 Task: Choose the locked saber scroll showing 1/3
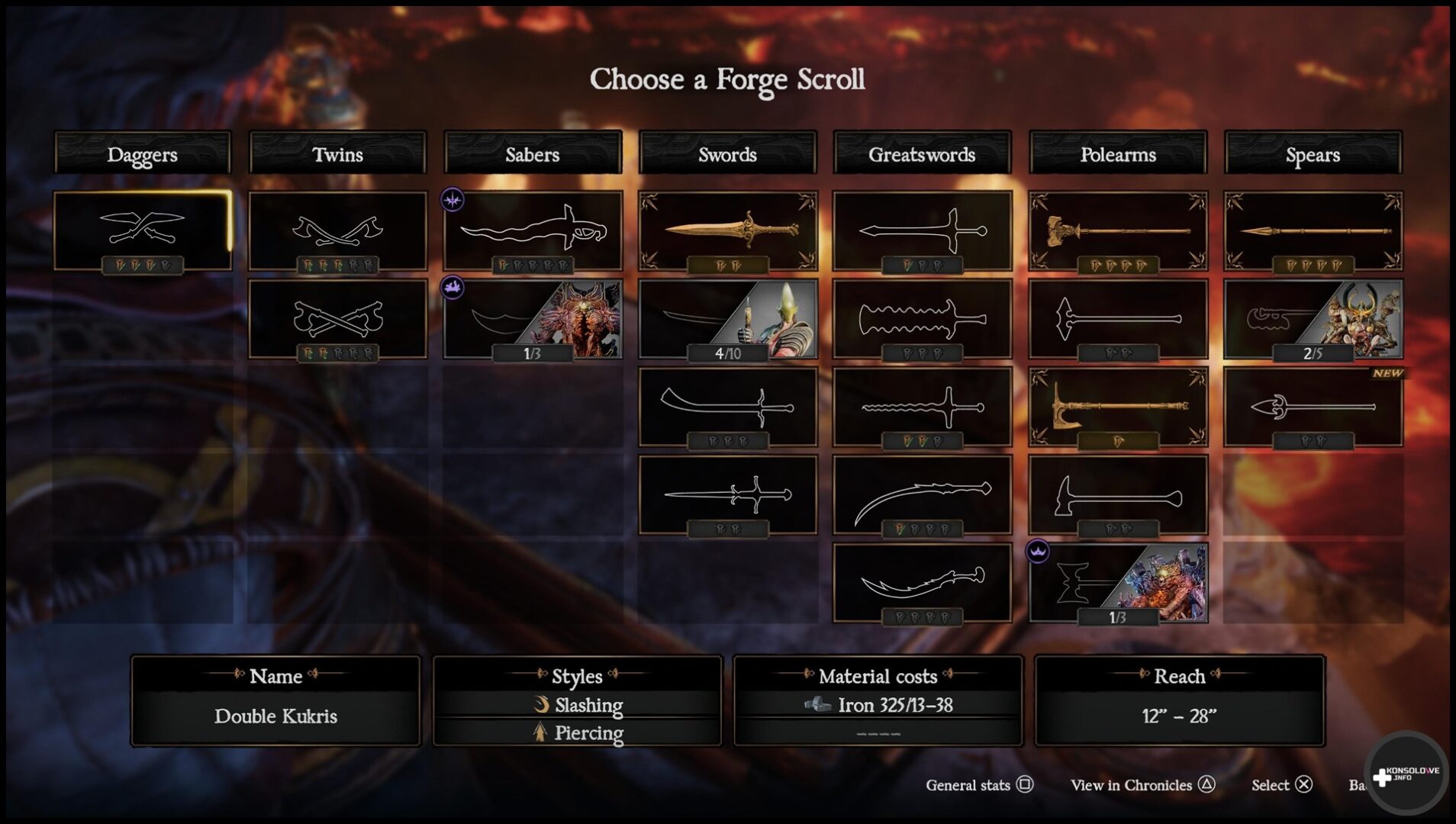532,318
